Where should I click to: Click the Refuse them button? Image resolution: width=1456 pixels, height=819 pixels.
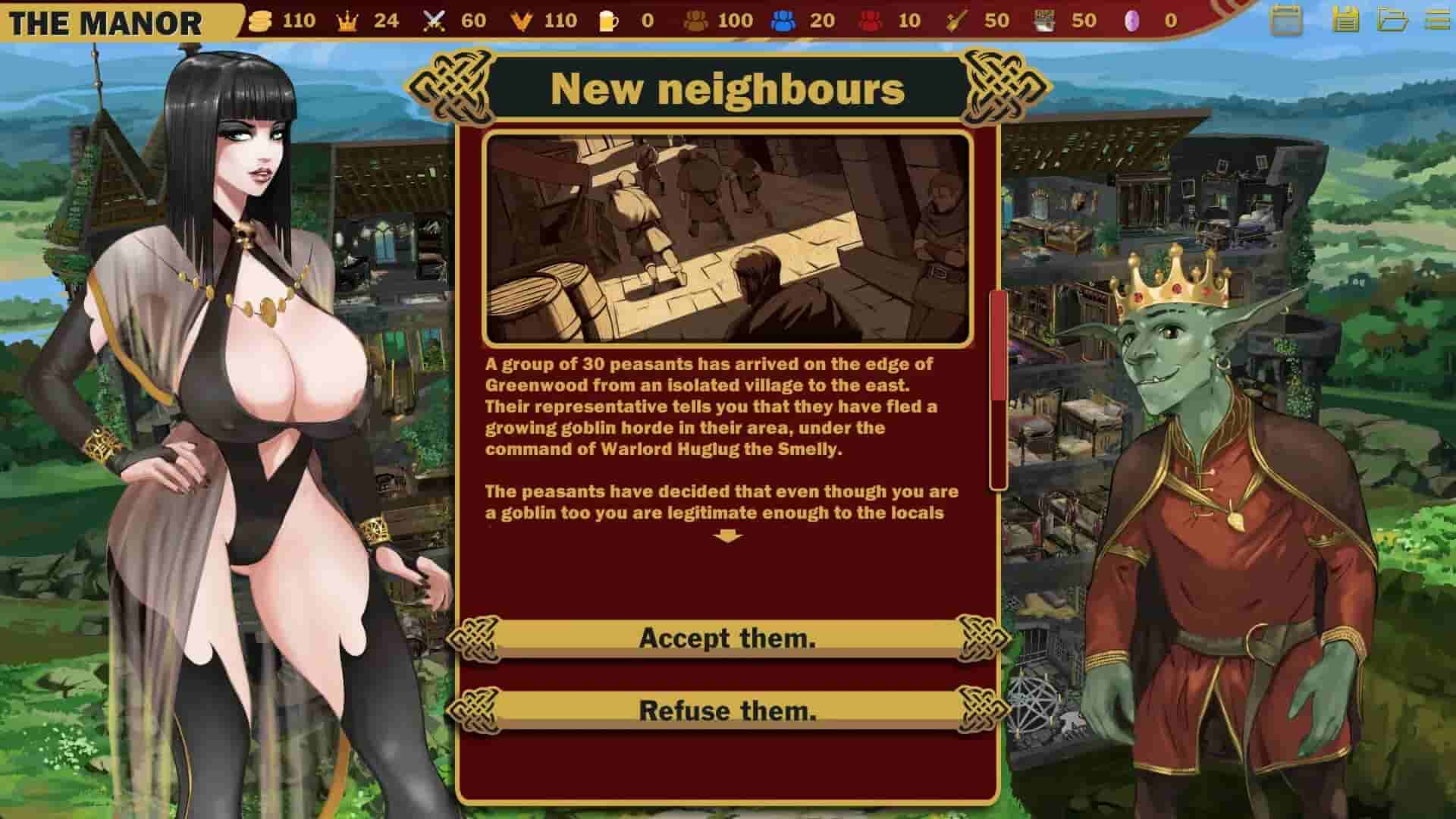tap(728, 711)
